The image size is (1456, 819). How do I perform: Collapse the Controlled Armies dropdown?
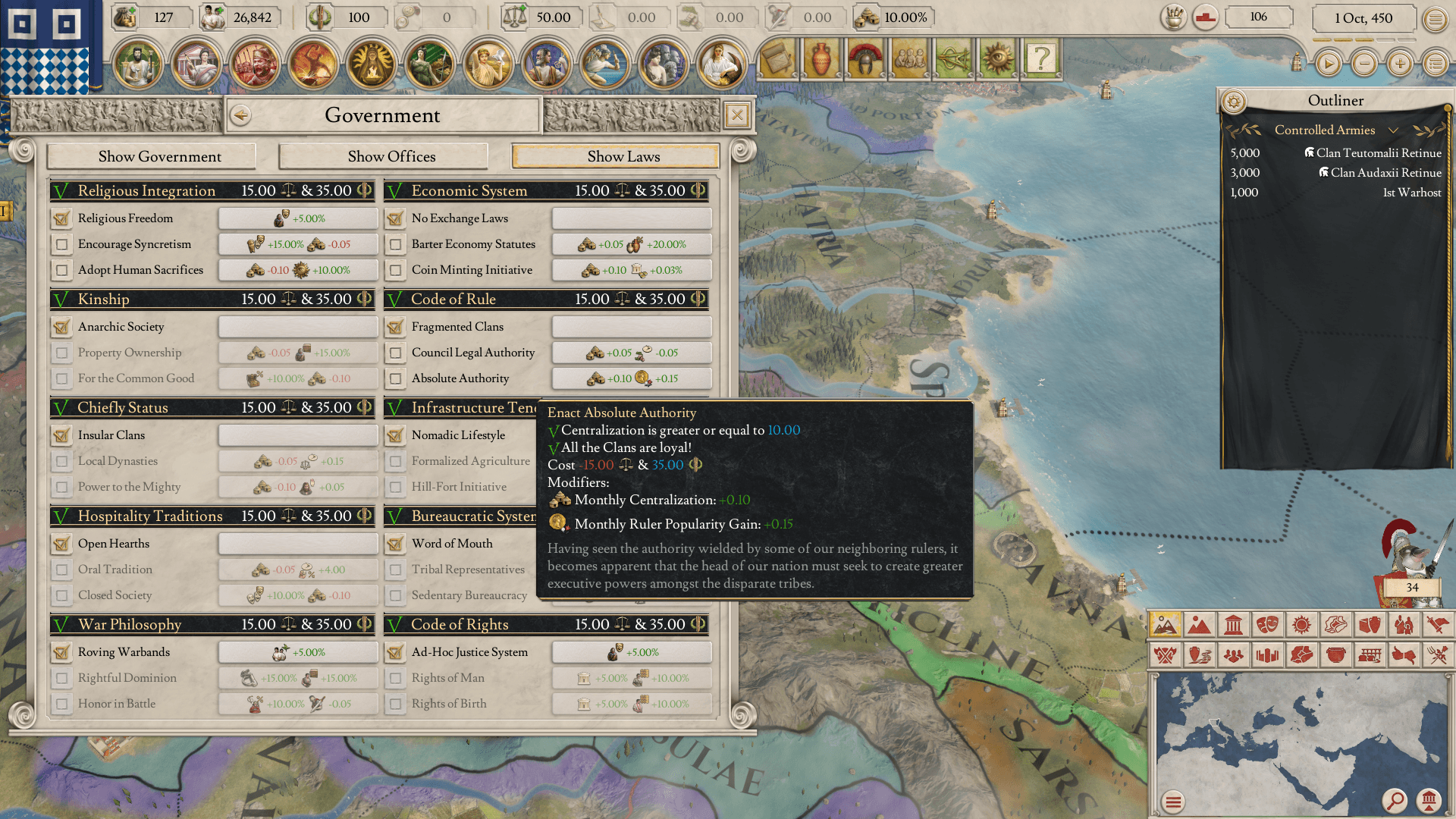1393,130
